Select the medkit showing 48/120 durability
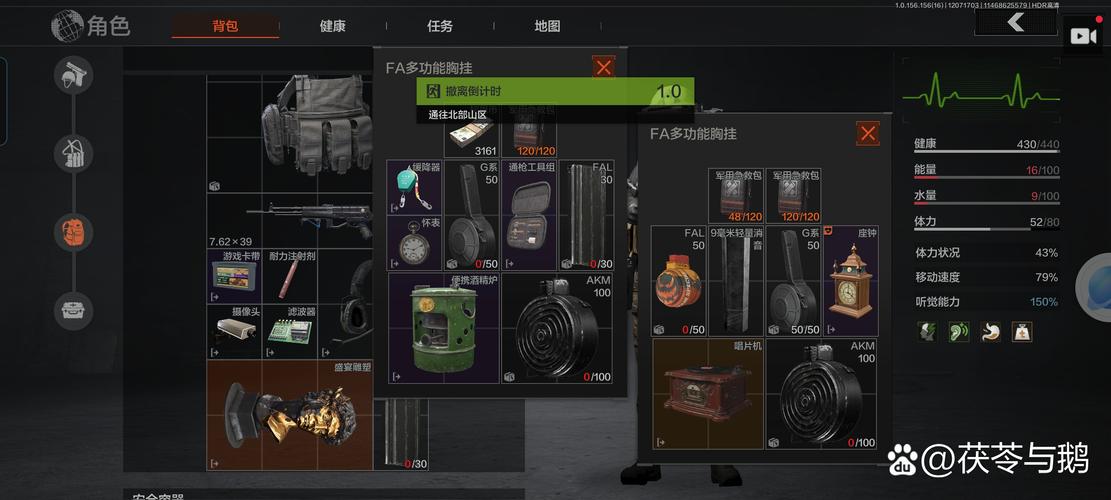1111x500 pixels. tap(736, 196)
